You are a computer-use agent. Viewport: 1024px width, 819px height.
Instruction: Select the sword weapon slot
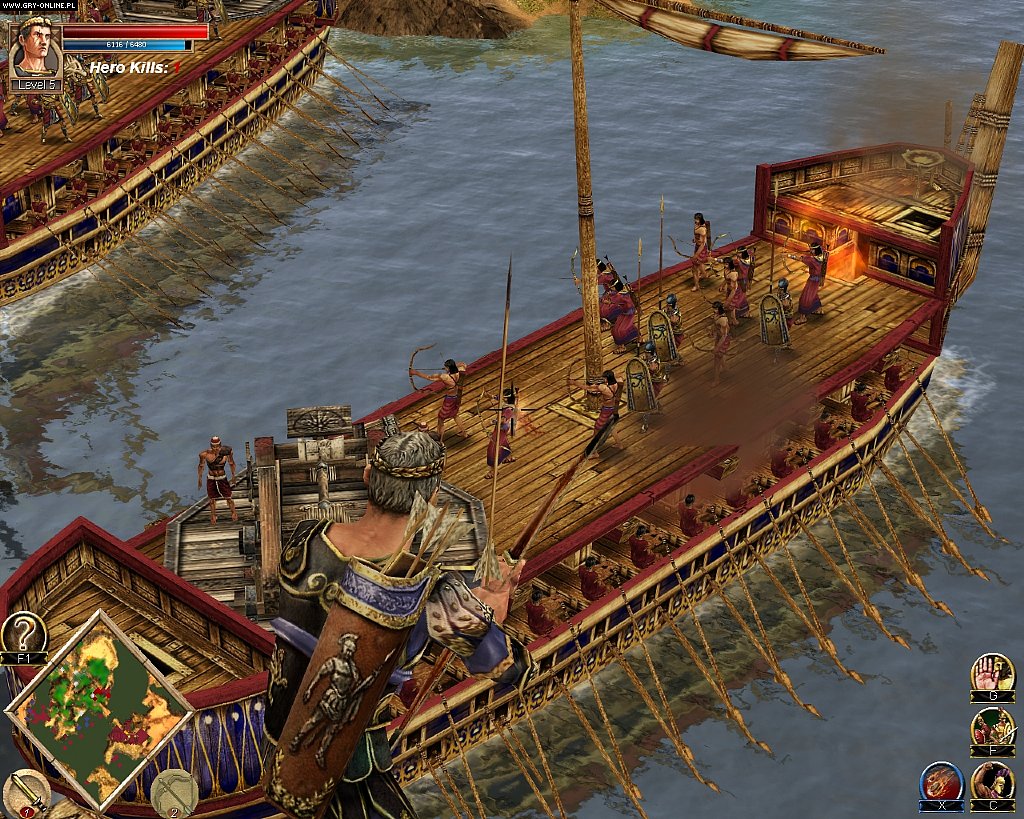pyautogui.click(x=25, y=794)
